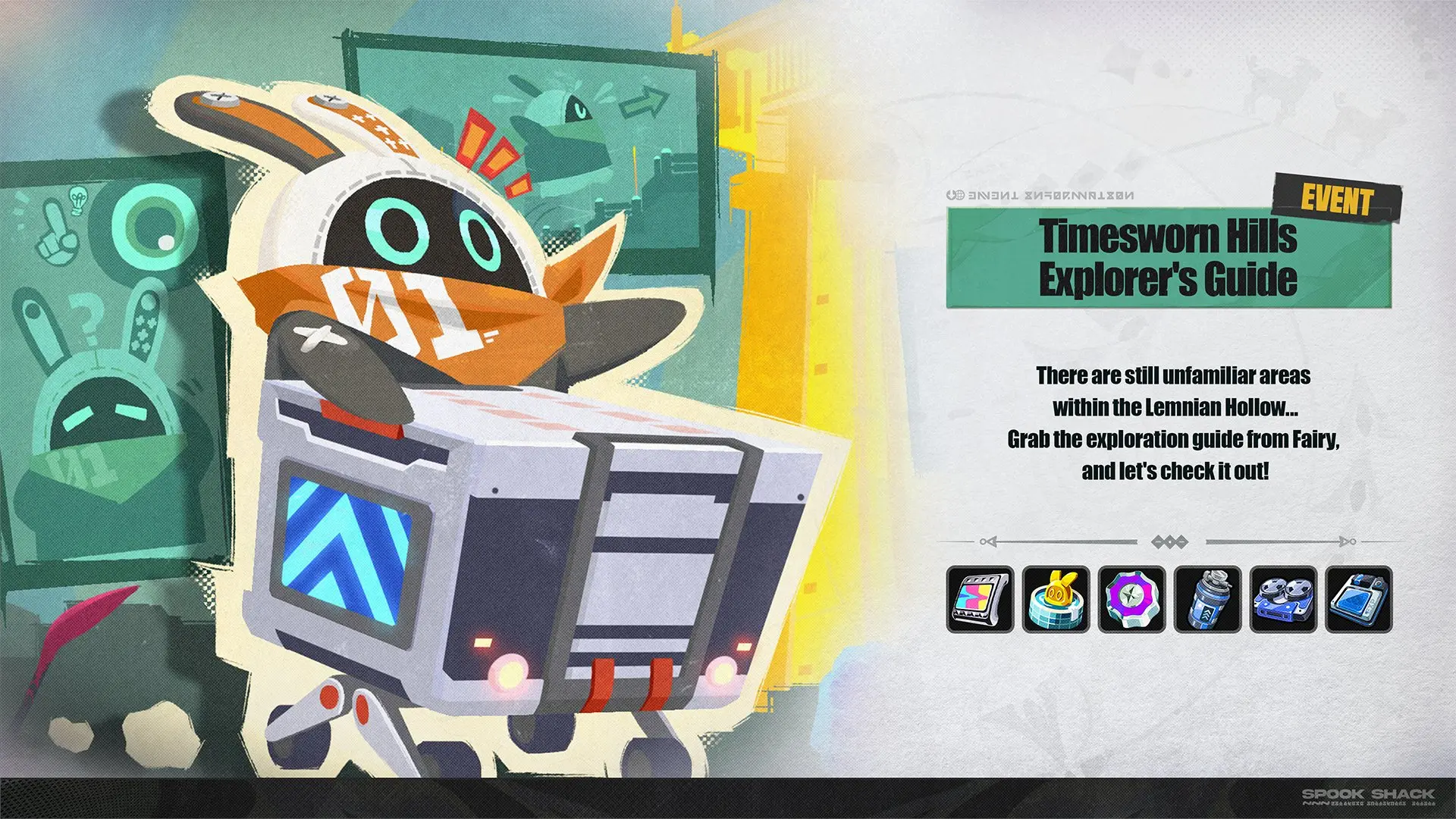The width and height of the screenshot is (1456, 819).
Task: Select the golden Bangboo trophy reward icon
Action: point(1056,600)
